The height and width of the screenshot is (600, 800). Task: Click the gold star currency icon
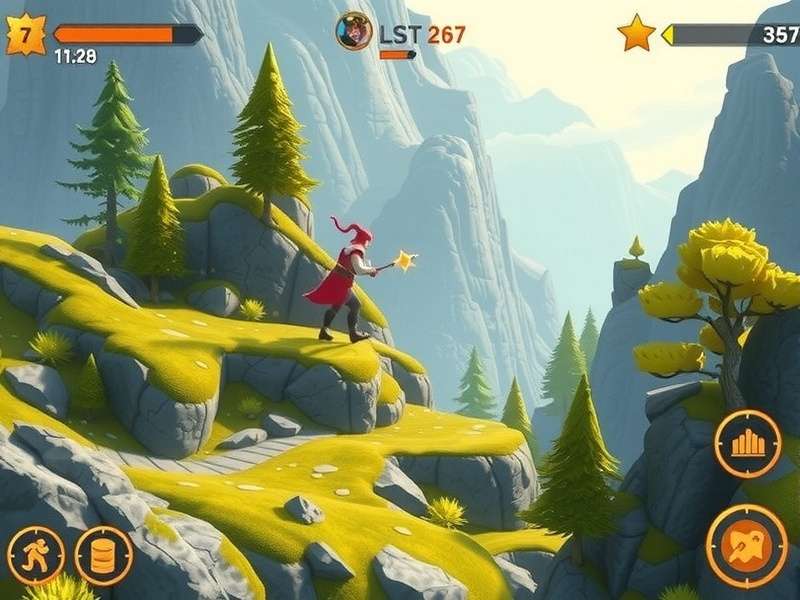pos(636,34)
